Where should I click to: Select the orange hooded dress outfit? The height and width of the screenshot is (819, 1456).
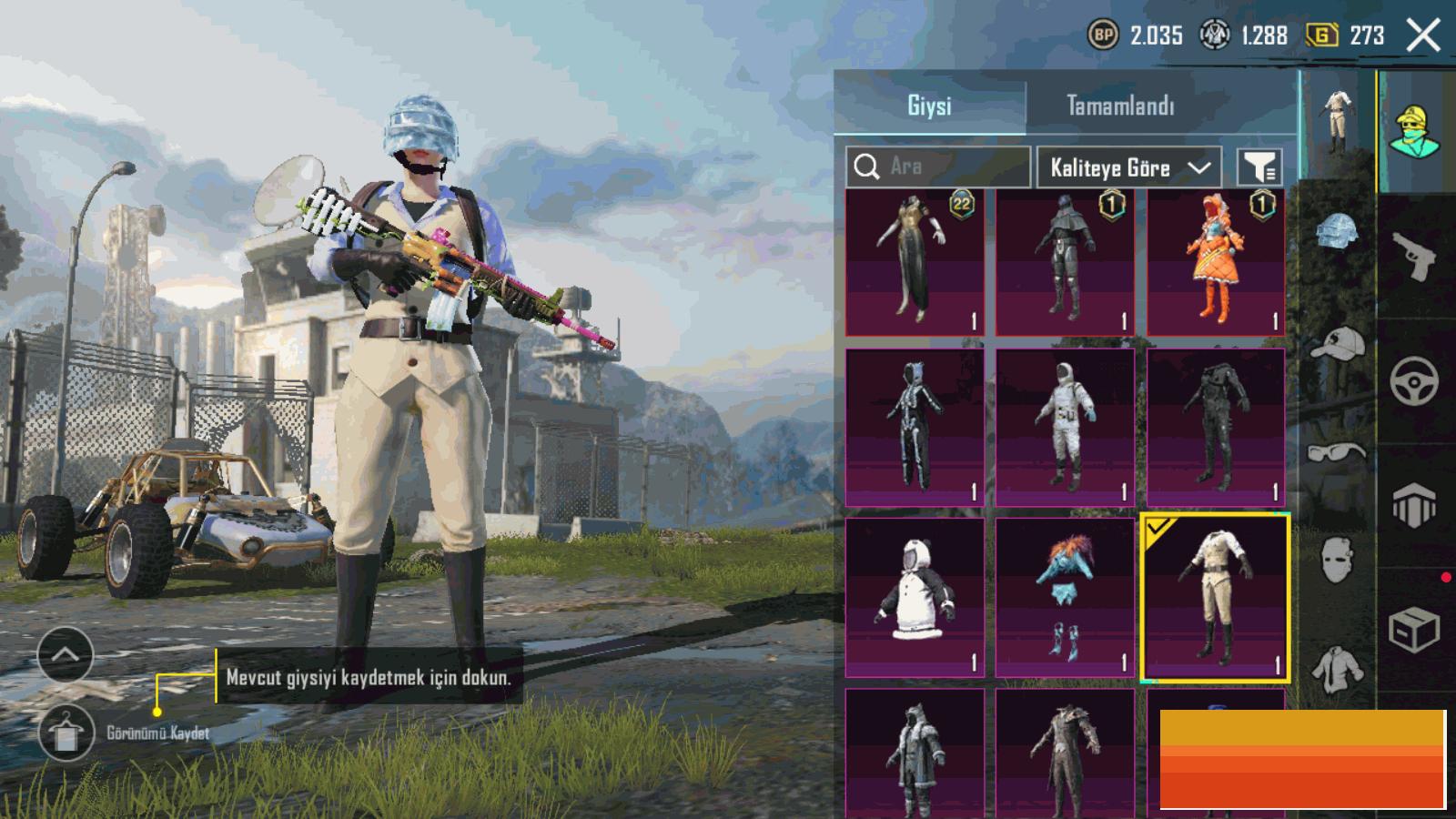[1216, 262]
